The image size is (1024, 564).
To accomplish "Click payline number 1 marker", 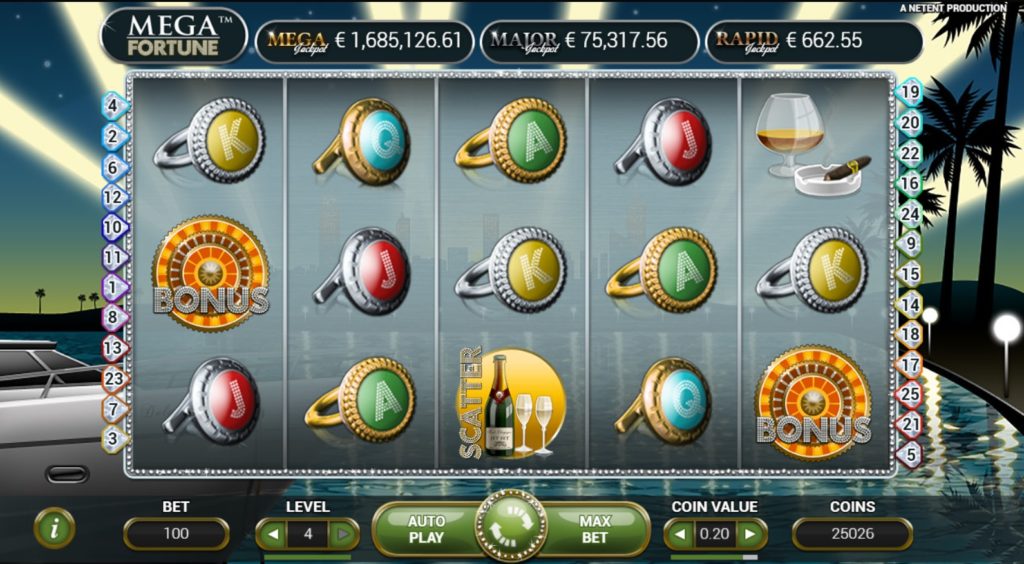I will tap(112, 288).
